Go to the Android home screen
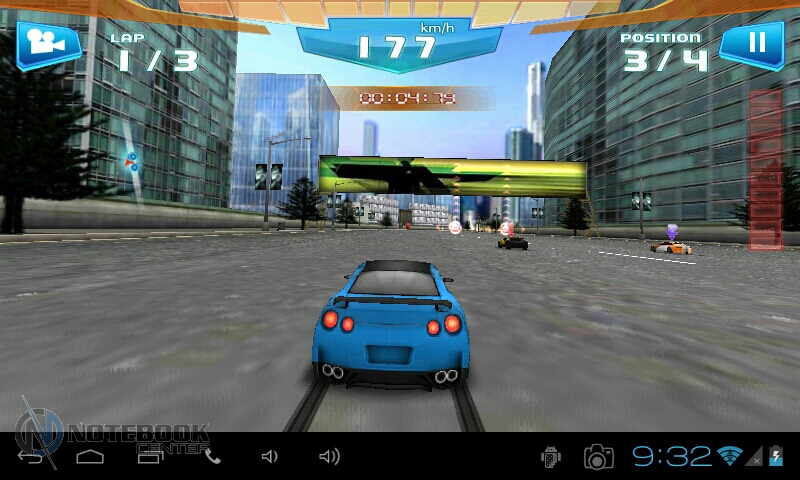Viewport: 800px width, 480px height. pos(90,457)
